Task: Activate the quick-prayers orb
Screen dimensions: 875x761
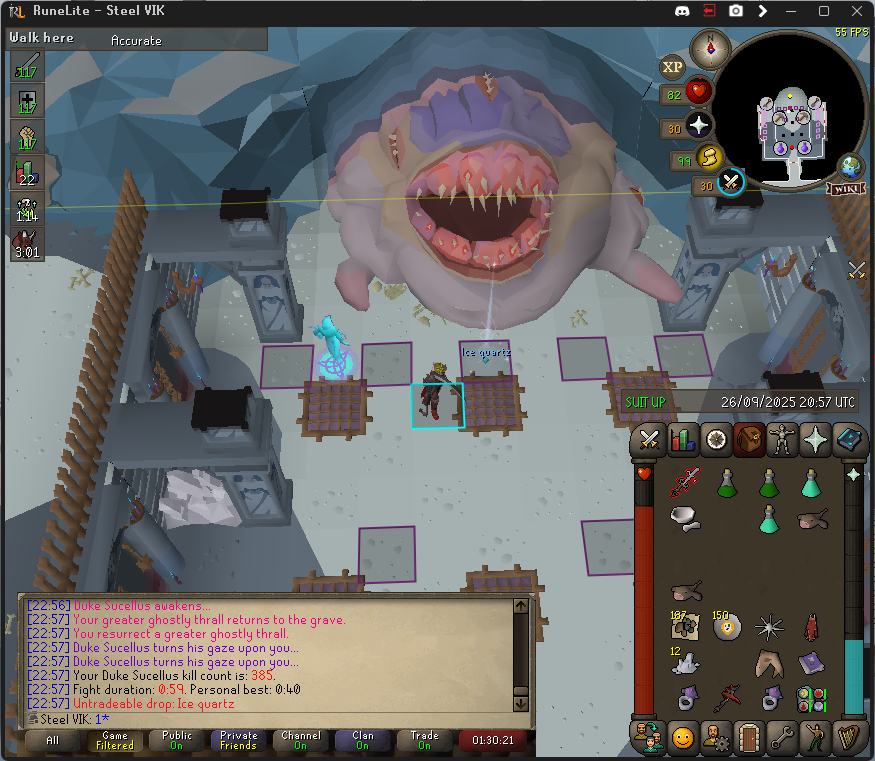Action: [x=698, y=126]
